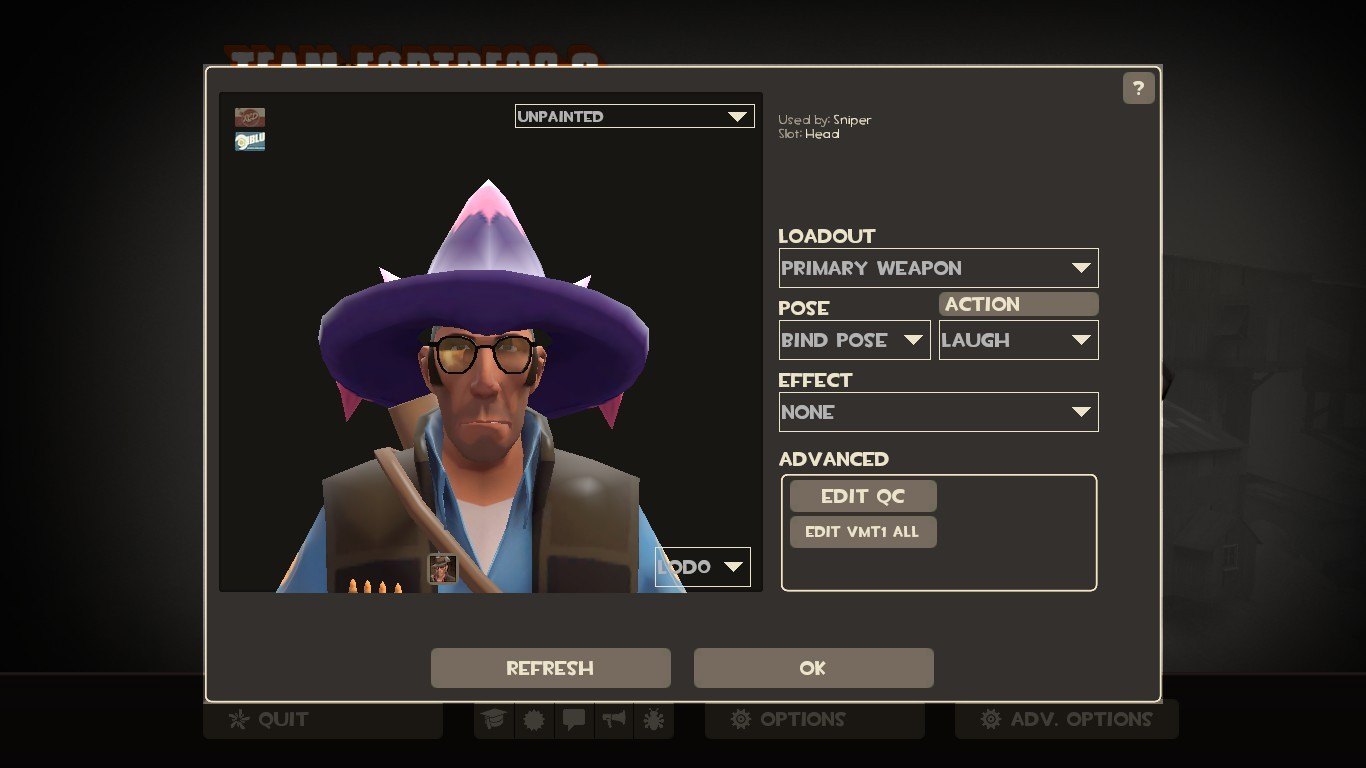Click the graduation cap training icon
Image resolution: width=1366 pixels, height=768 pixels.
(x=493, y=719)
